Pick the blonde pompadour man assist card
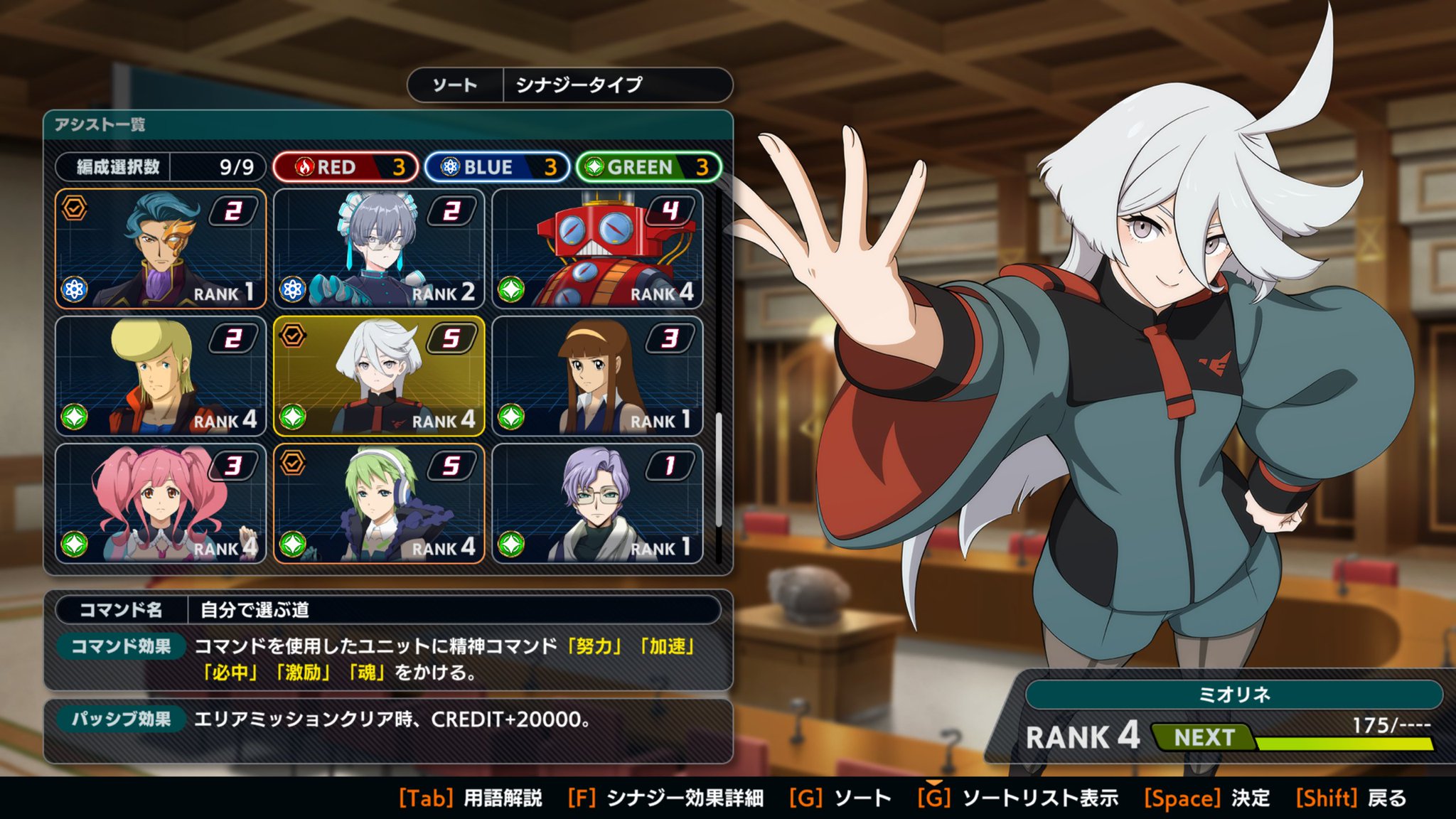Screen dimensions: 1456x819 click(161, 376)
